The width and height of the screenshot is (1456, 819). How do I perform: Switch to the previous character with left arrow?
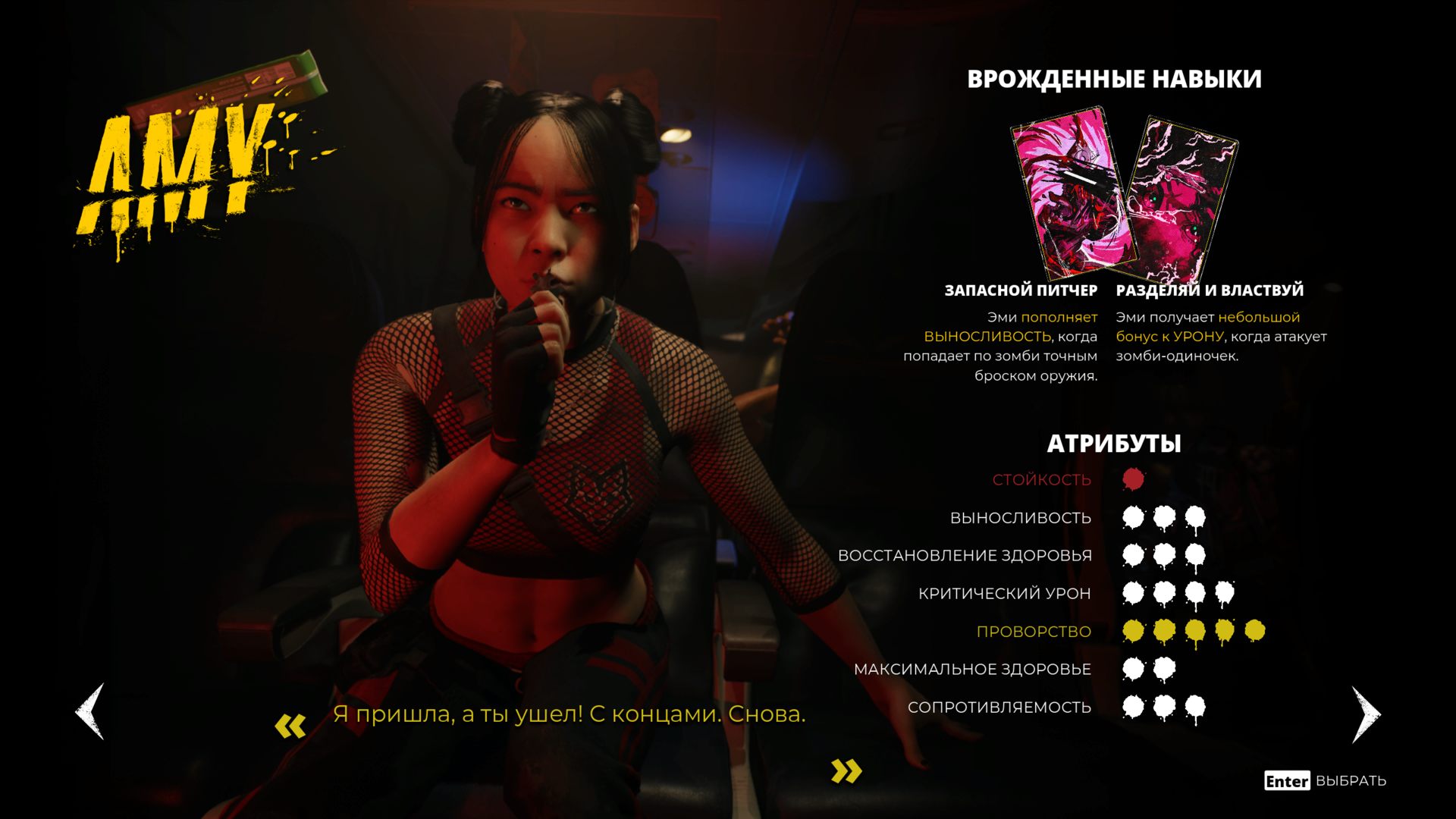pos(90,711)
